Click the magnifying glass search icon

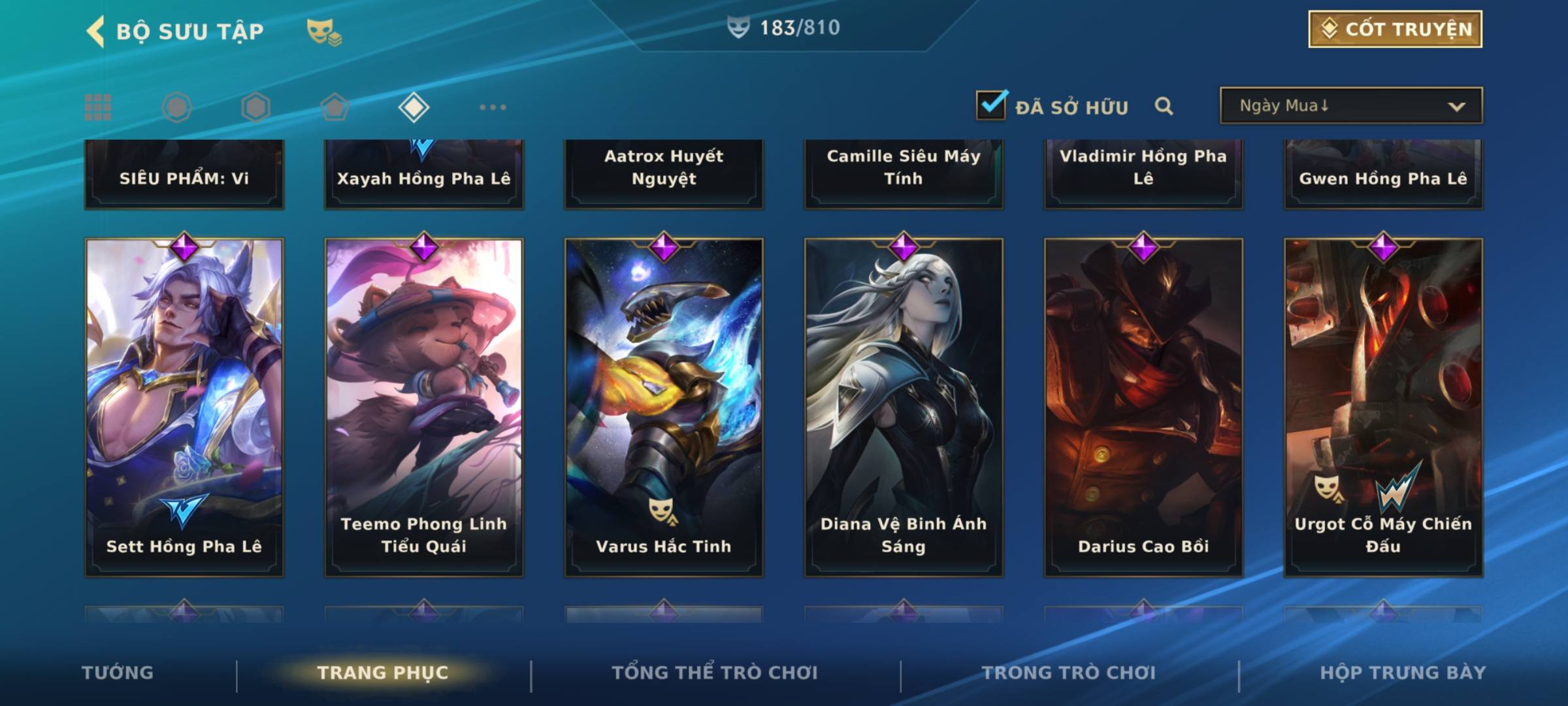tap(1164, 106)
